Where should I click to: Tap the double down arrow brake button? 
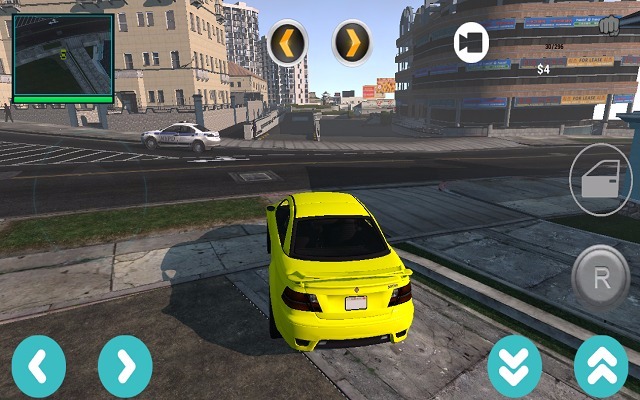(x=514, y=366)
